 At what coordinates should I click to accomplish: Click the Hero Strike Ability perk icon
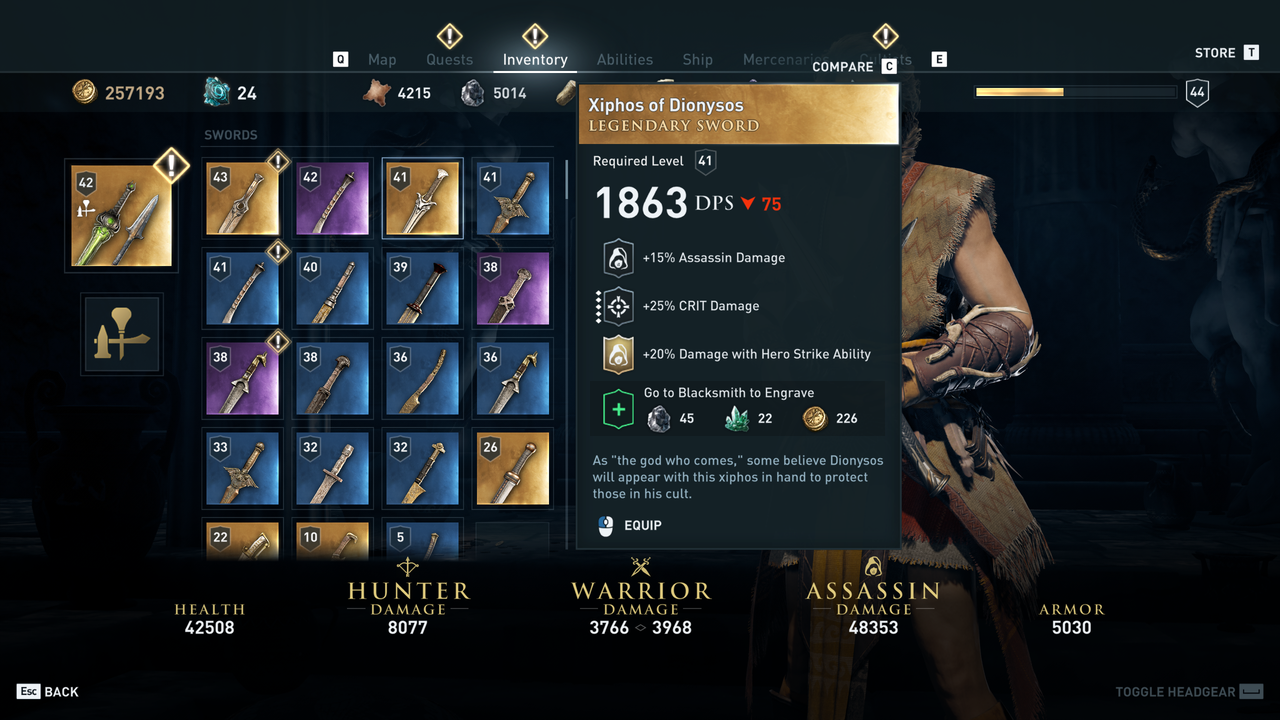pyautogui.click(x=617, y=354)
